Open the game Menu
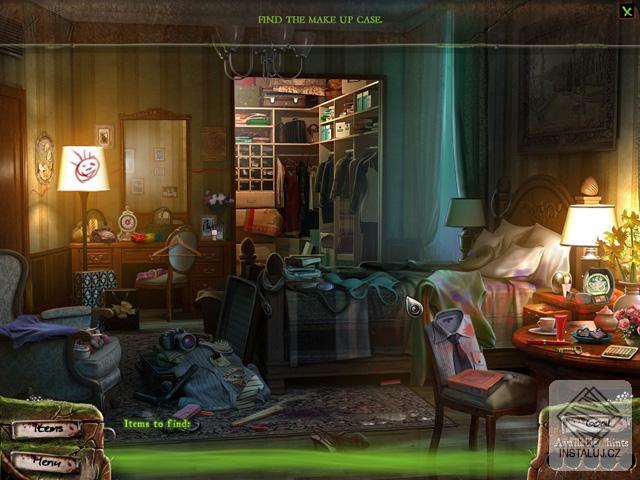This screenshot has height=480, width=640. [x=45, y=463]
